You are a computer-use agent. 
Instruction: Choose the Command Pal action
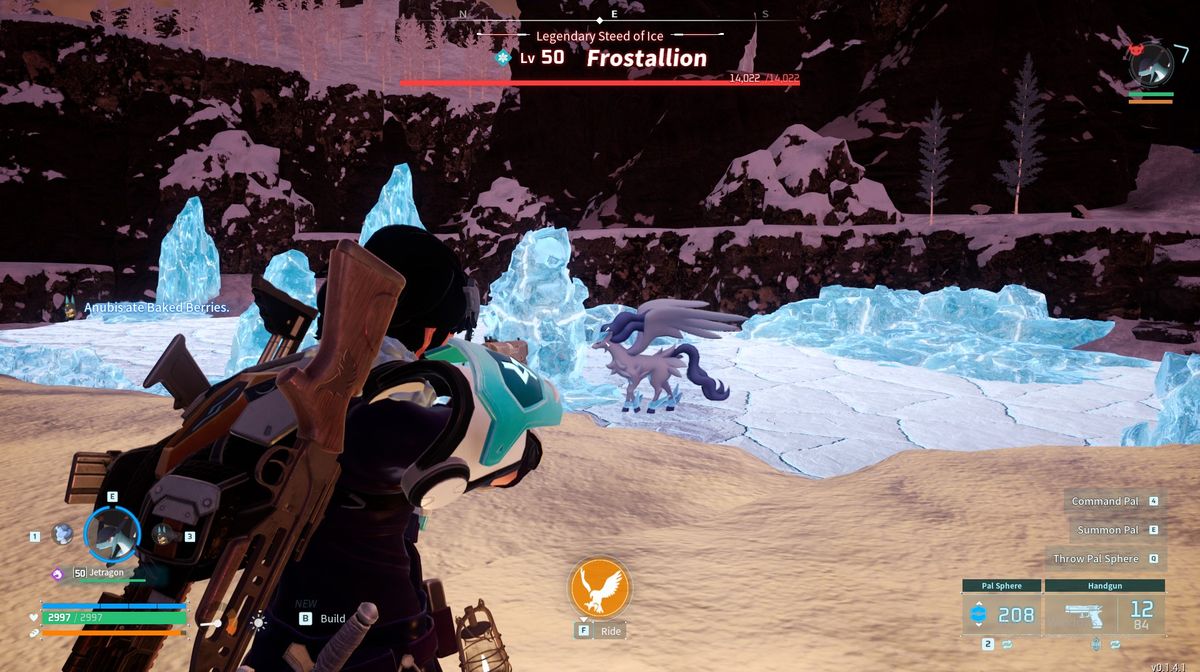1105,501
